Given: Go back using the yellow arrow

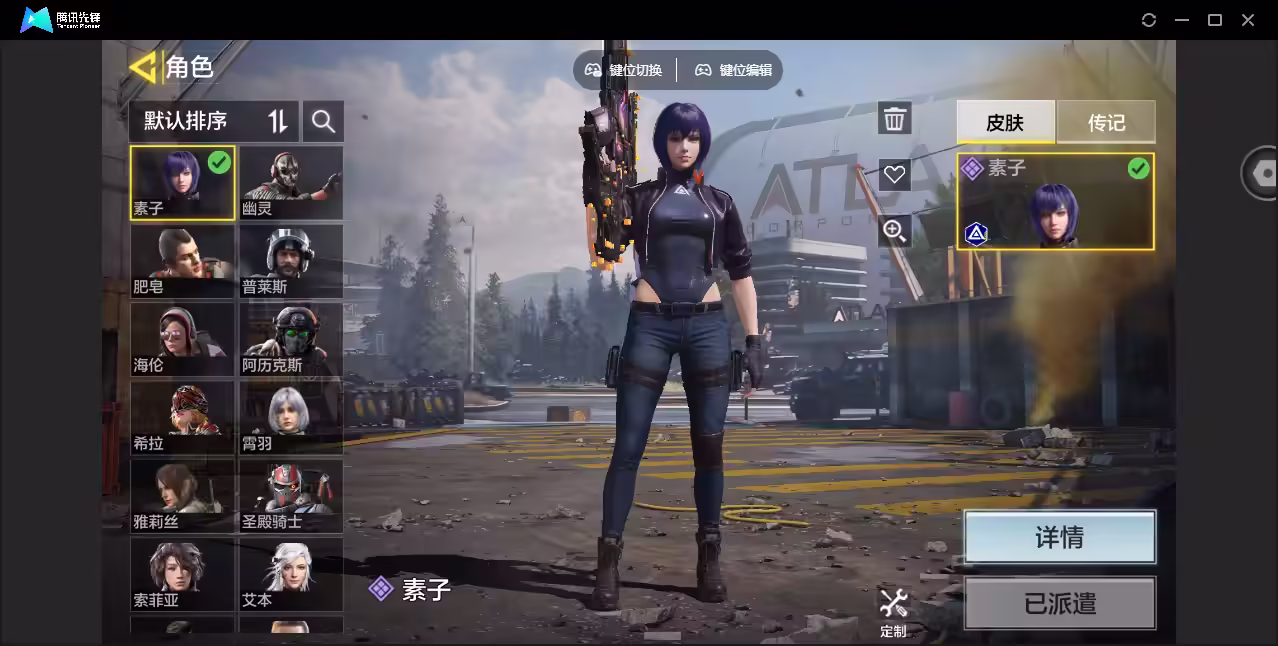Looking at the screenshot, I should coord(143,67).
